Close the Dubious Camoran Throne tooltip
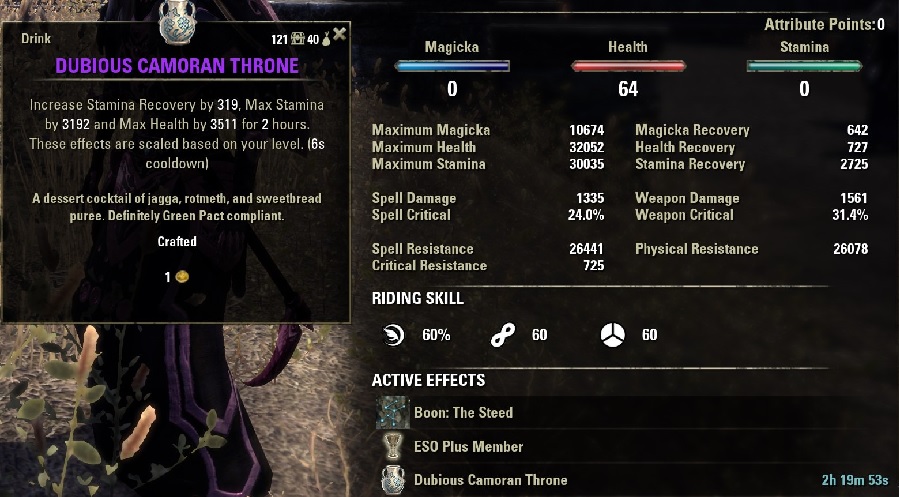 click(x=340, y=35)
